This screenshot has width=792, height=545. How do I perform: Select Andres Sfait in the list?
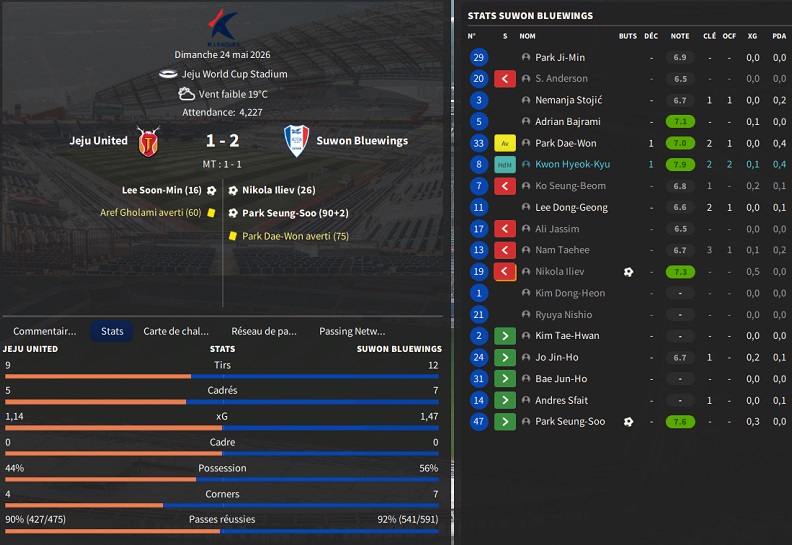point(563,400)
